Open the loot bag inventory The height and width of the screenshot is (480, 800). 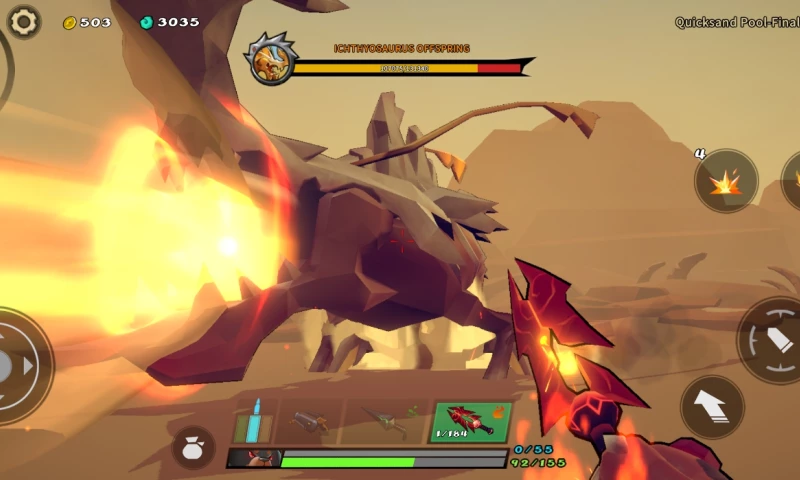[x=193, y=447]
